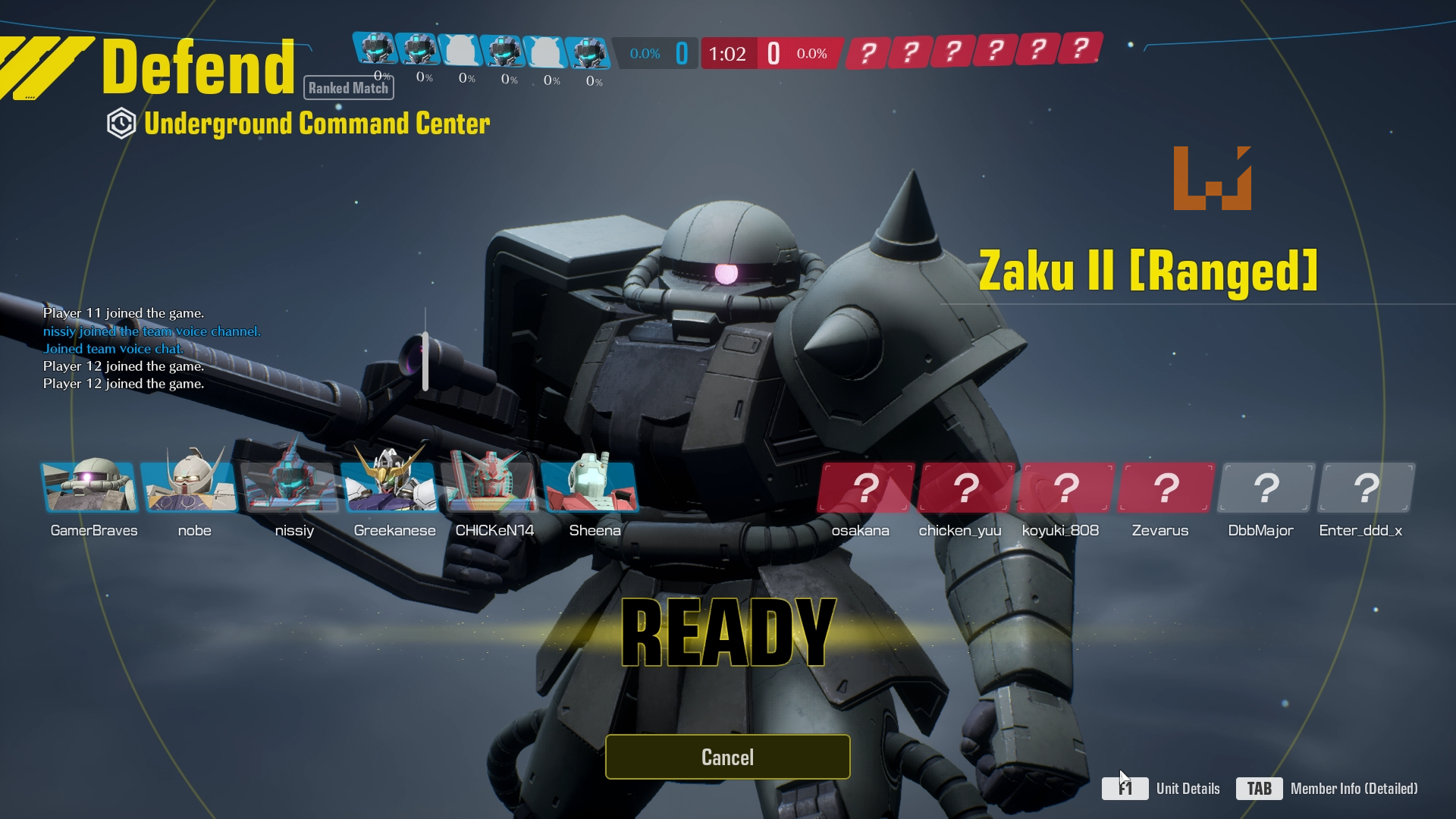Select koyuki_808's hidden unit card

point(1066,488)
